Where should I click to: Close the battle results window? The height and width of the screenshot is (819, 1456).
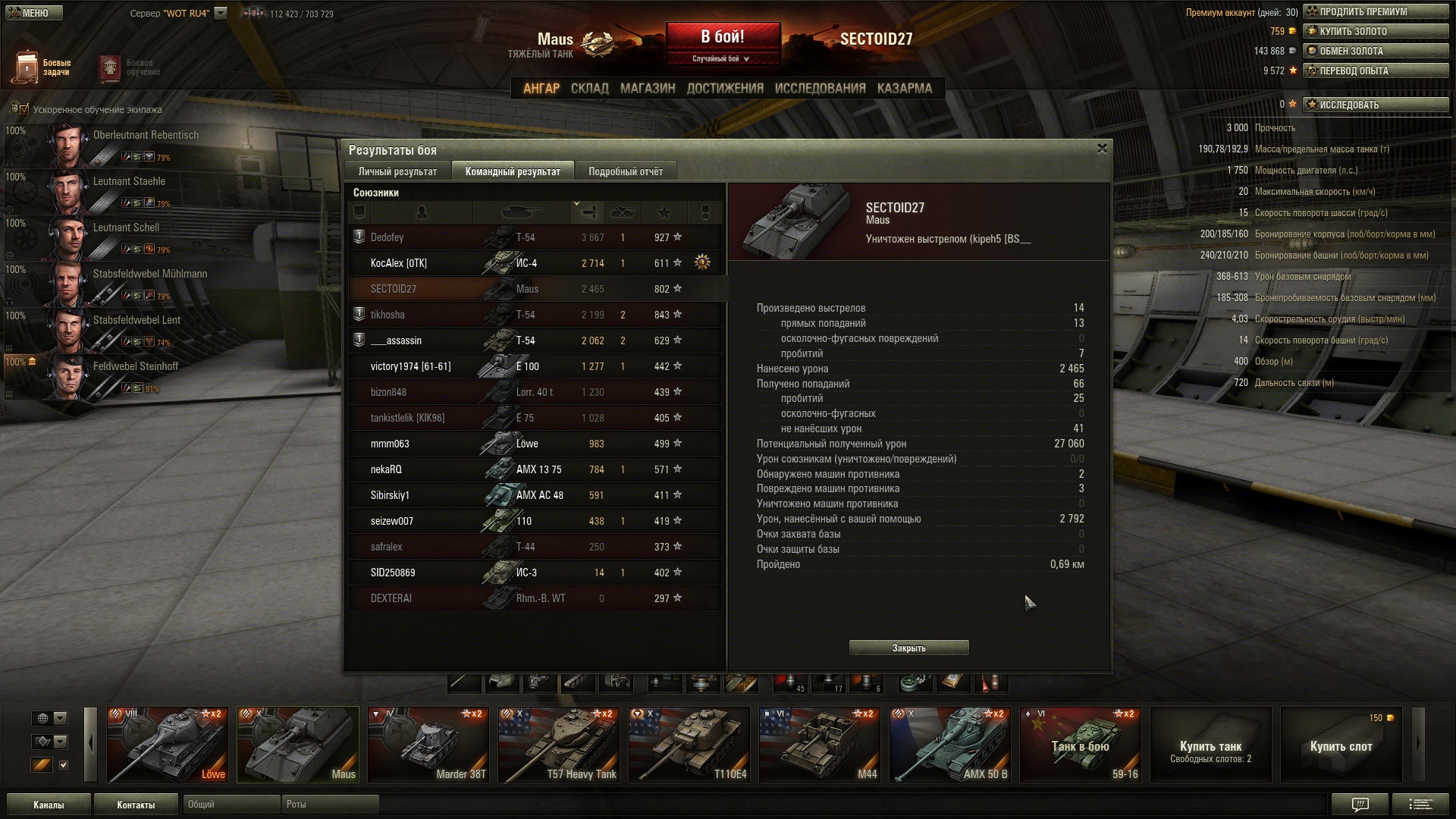1102,149
